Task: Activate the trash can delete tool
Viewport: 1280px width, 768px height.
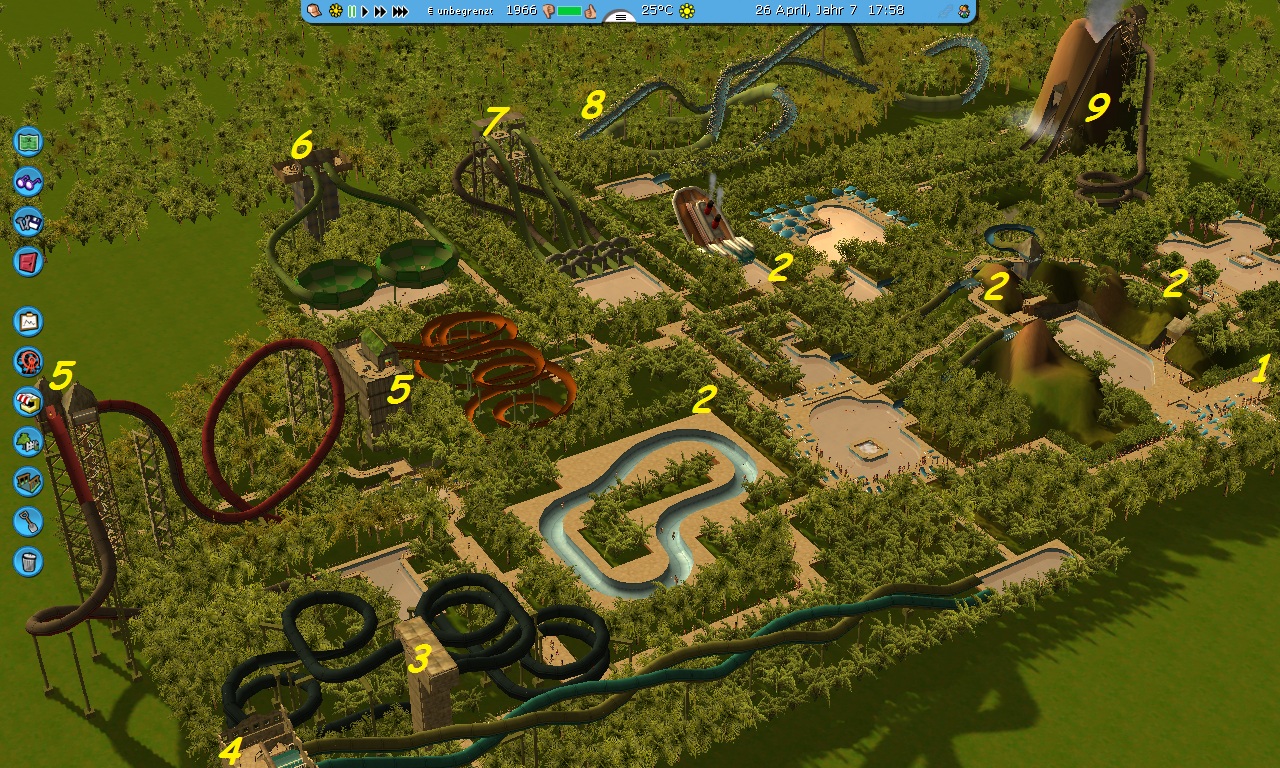Action: click(x=28, y=561)
